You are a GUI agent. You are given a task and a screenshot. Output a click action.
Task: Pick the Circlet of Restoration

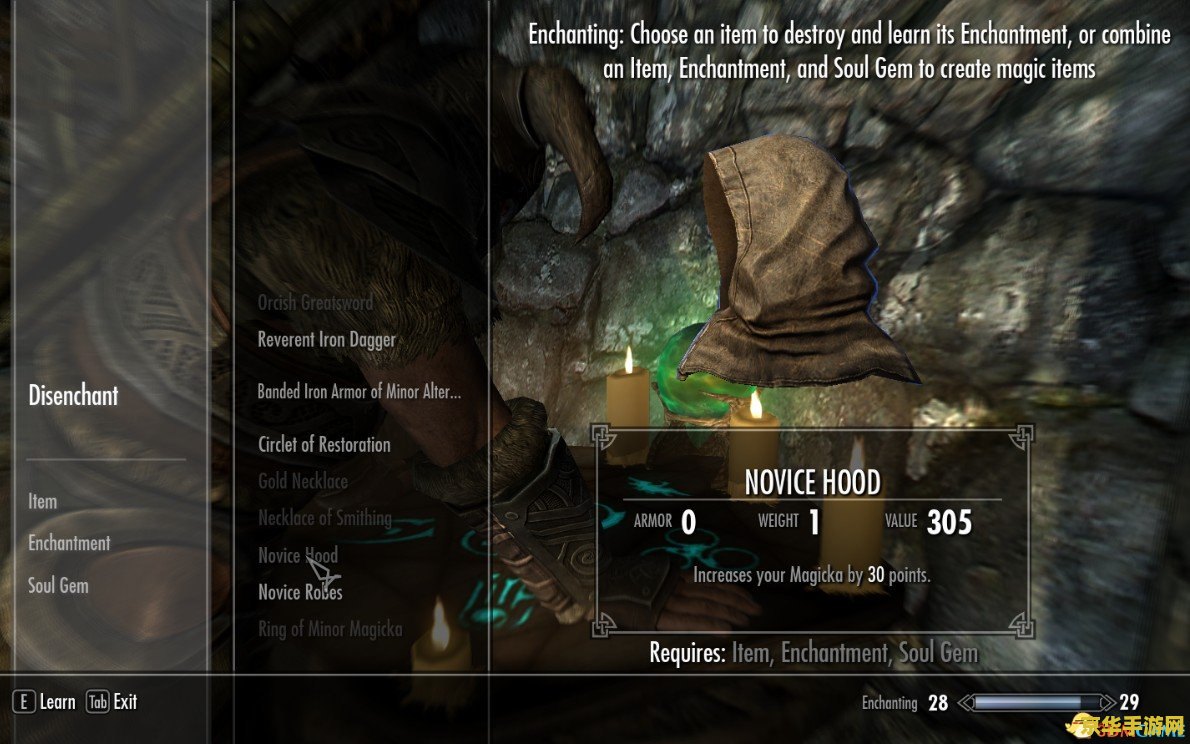[324, 445]
